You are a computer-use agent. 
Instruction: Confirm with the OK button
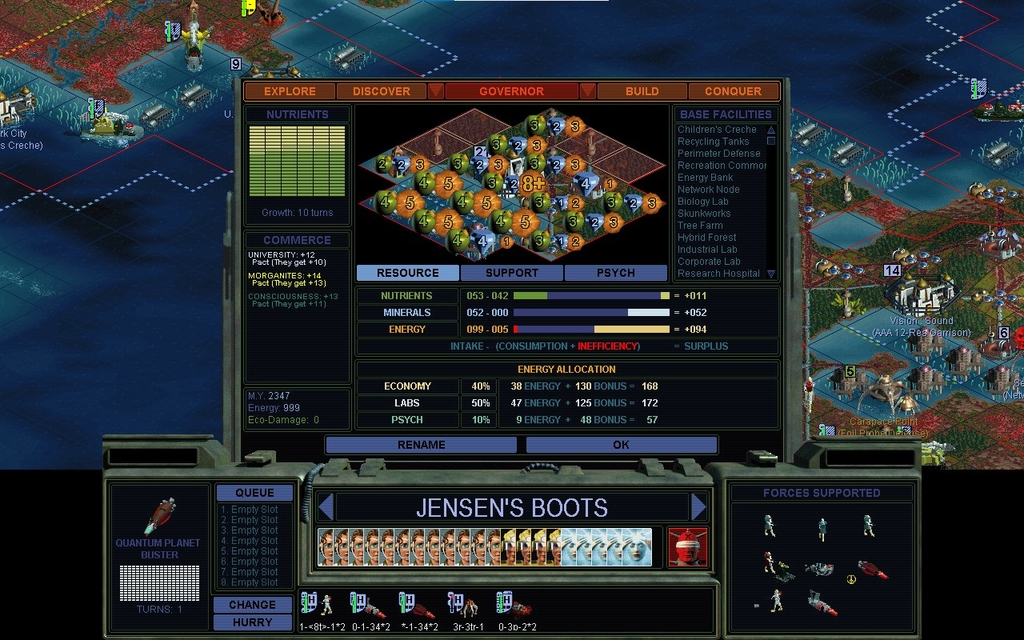[x=621, y=445]
